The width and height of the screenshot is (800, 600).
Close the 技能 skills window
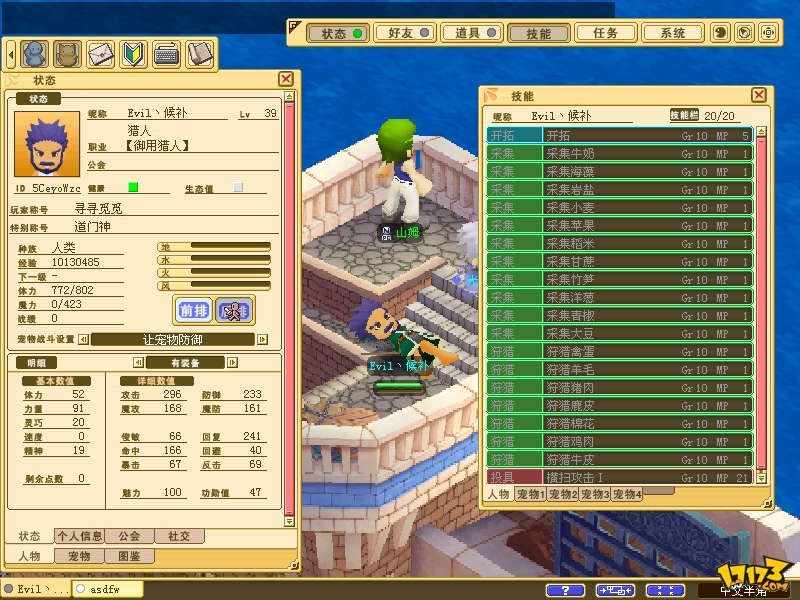[x=759, y=95]
